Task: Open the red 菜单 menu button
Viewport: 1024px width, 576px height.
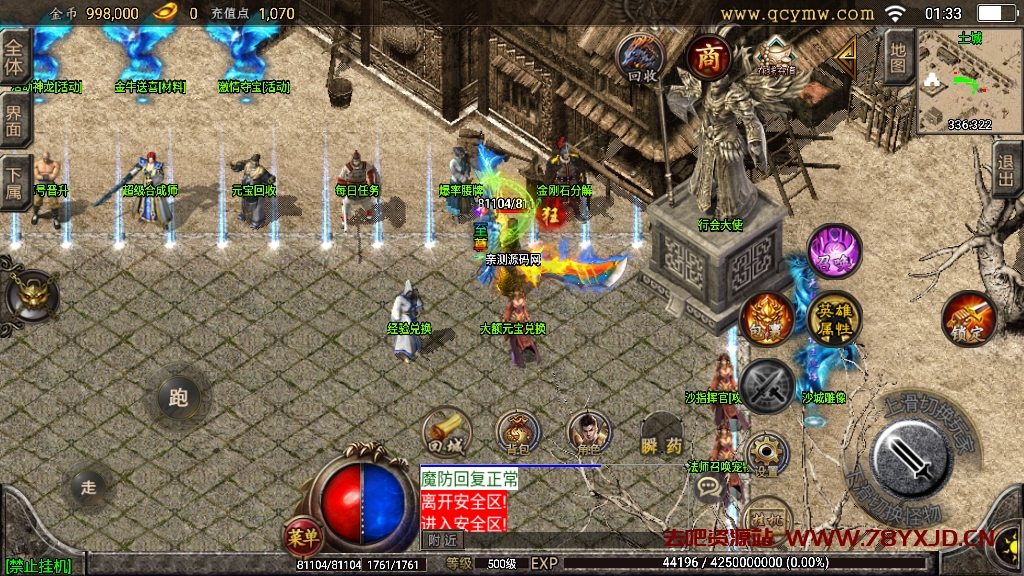Action: 302,537
